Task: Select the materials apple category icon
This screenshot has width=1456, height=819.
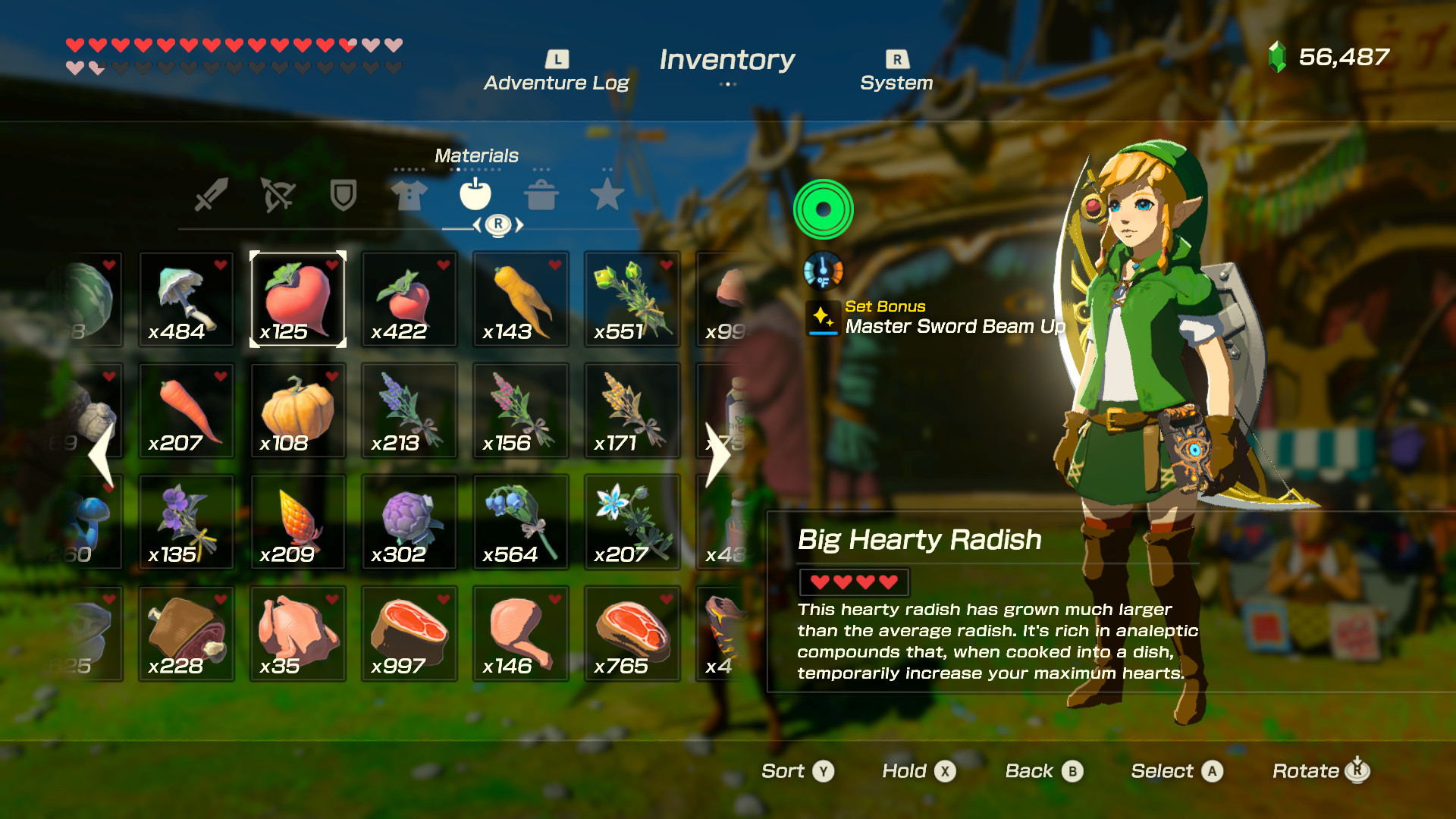Action: tap(477, 195)
